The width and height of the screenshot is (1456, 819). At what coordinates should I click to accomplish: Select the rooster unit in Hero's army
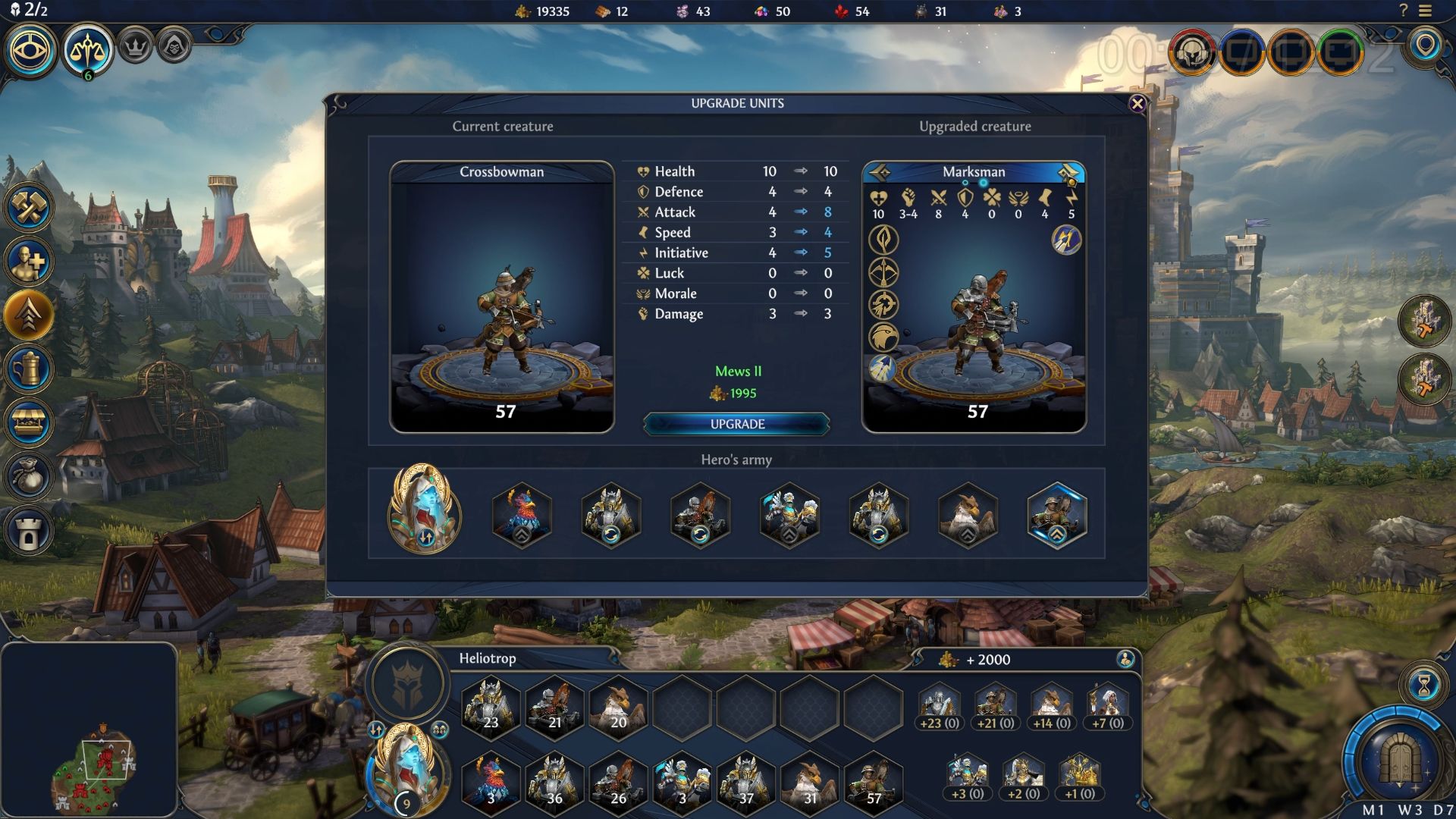522,513
